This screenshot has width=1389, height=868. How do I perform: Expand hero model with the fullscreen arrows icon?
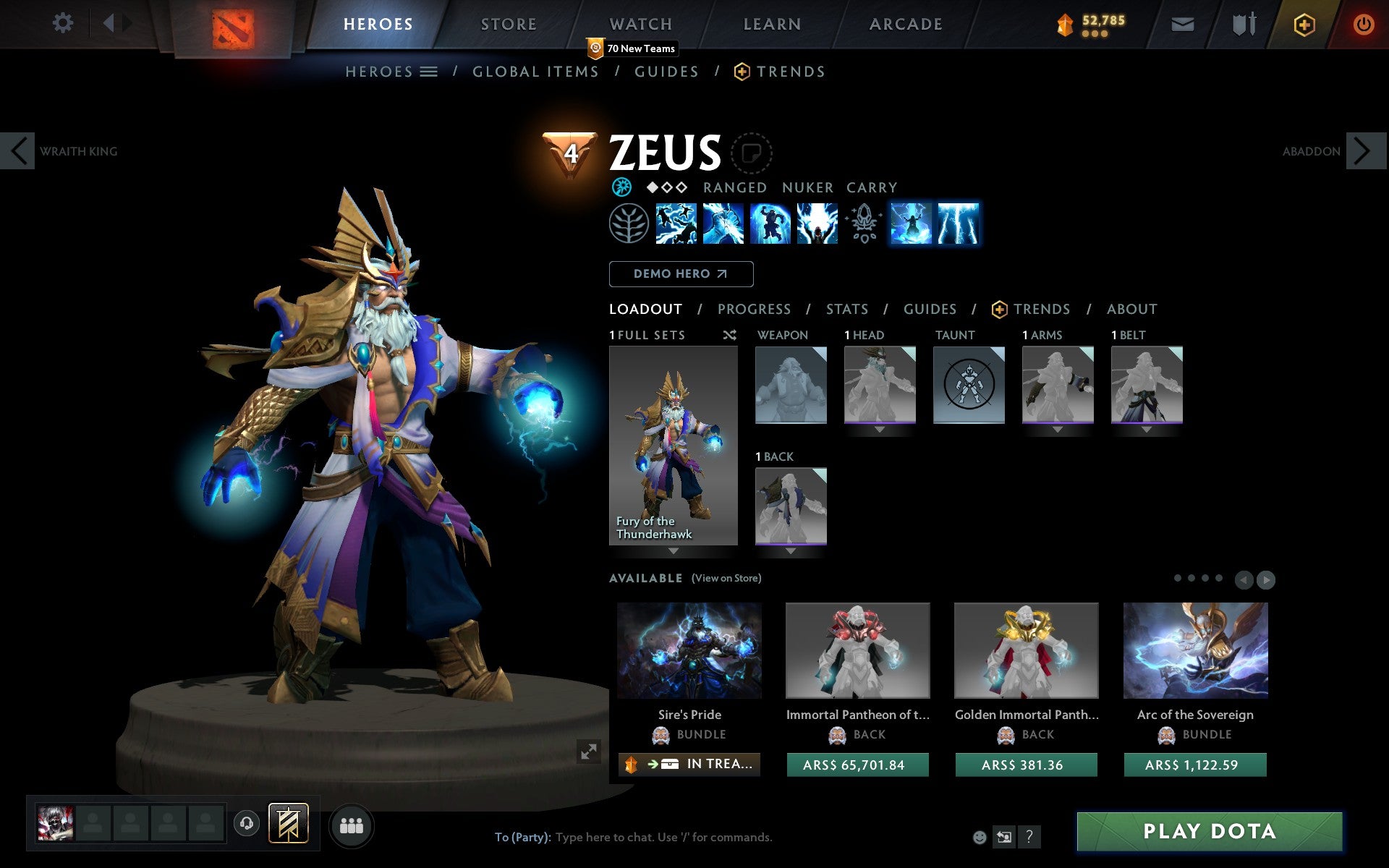(x=589, y=752)
